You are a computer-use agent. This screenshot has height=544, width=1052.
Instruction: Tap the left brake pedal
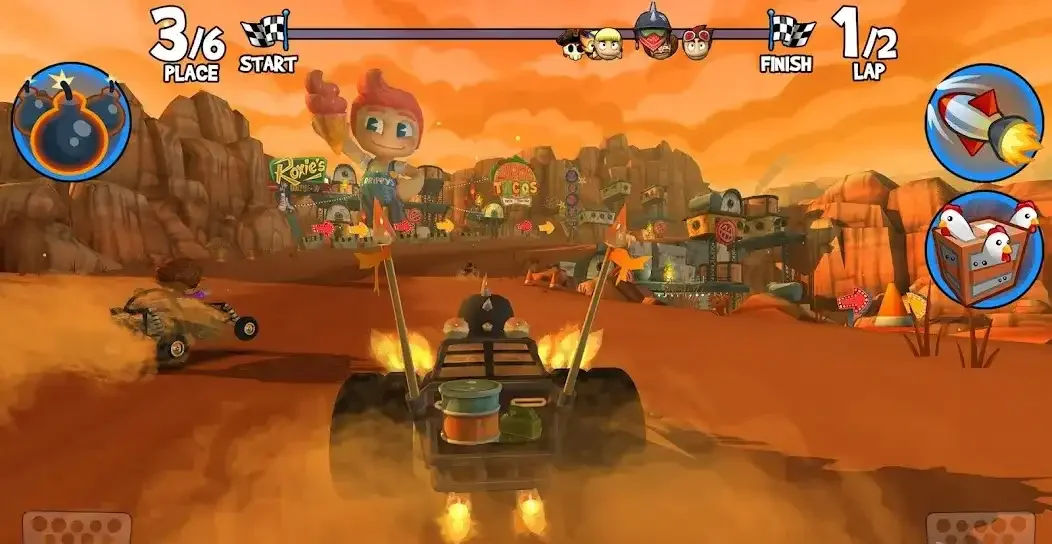click(78, 529)
